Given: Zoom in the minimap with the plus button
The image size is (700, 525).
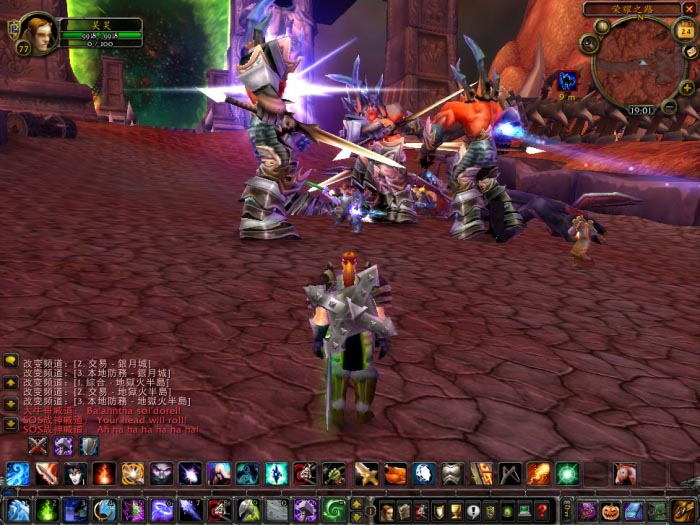Looking at the screenshot, I should (687, 88).
